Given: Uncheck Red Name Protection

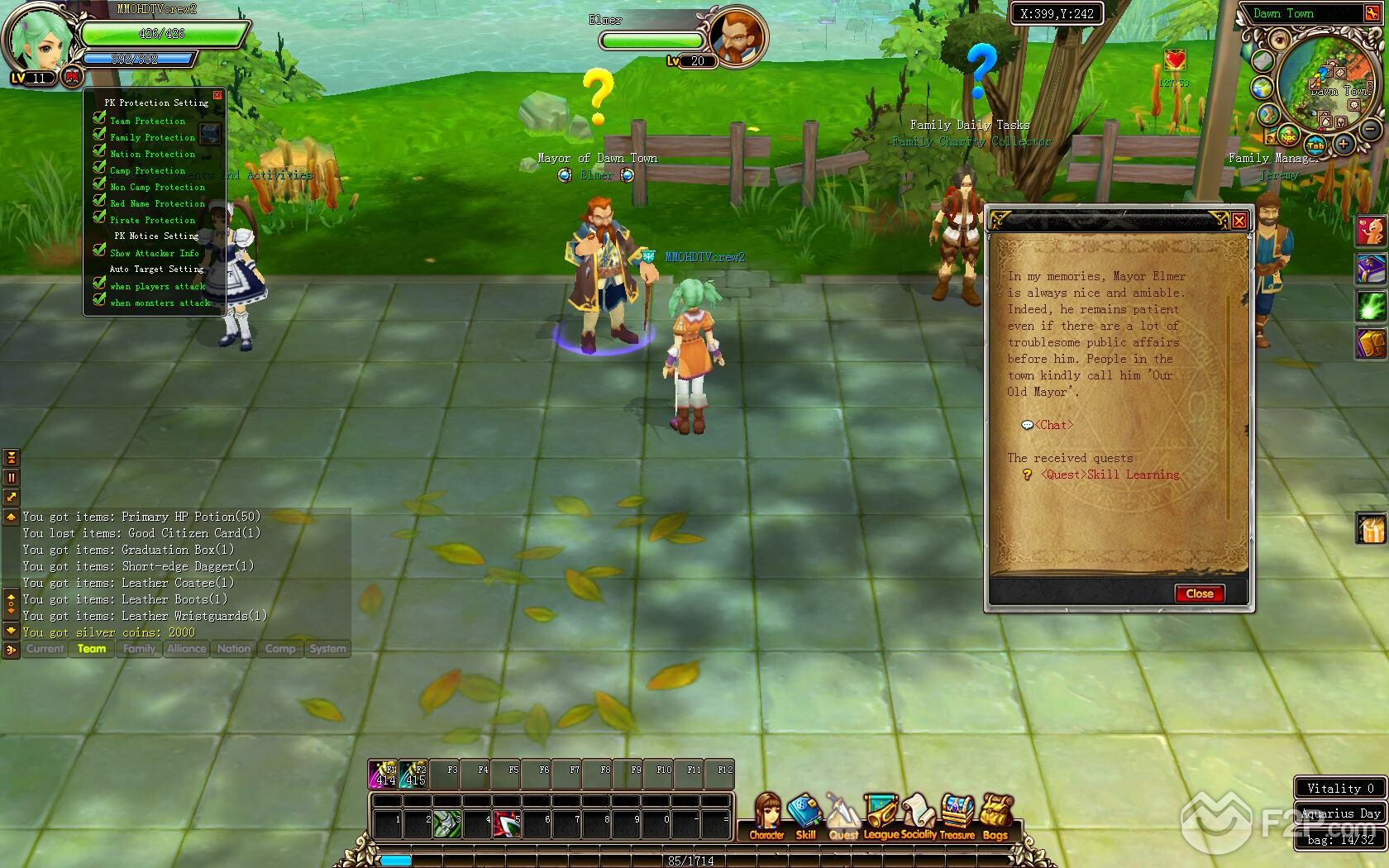Looking at the screenshot, I should tap(99, 203).
